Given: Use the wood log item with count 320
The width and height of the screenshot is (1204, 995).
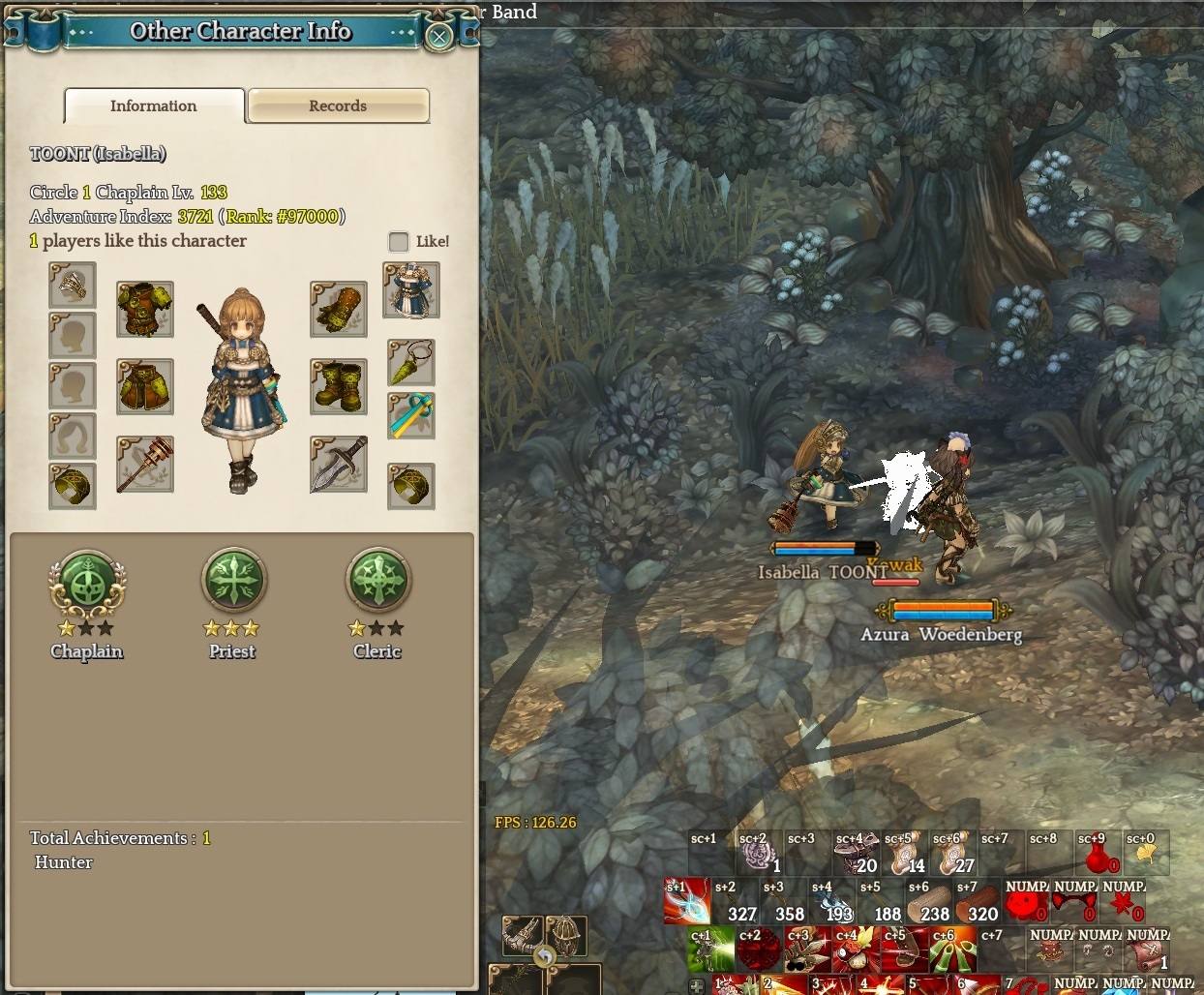Looking at the screenshot, I should [x=978, y=902].
